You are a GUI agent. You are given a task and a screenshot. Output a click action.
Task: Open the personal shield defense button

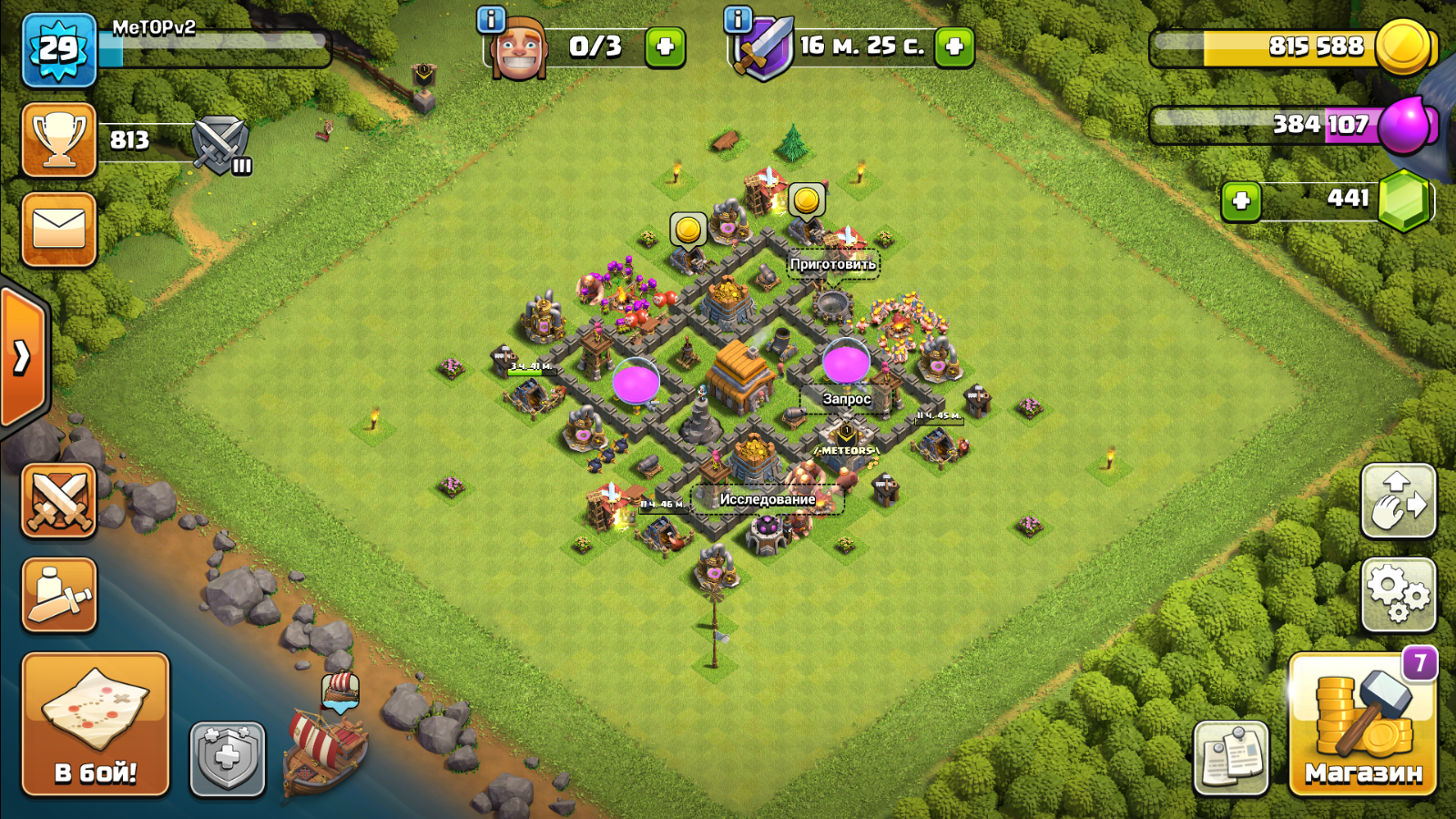click(x=227, y=758)
